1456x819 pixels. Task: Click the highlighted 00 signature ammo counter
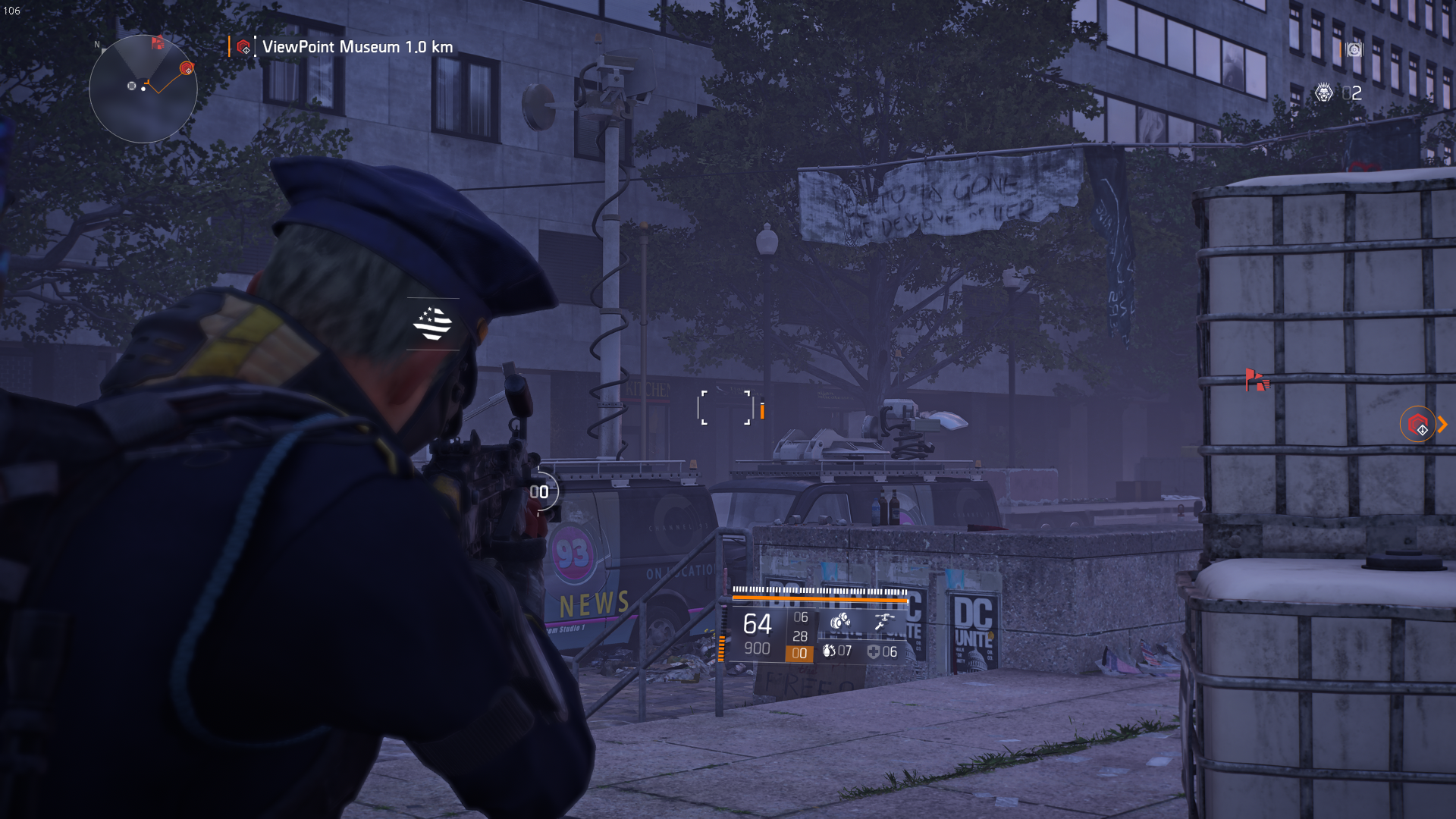799,654
